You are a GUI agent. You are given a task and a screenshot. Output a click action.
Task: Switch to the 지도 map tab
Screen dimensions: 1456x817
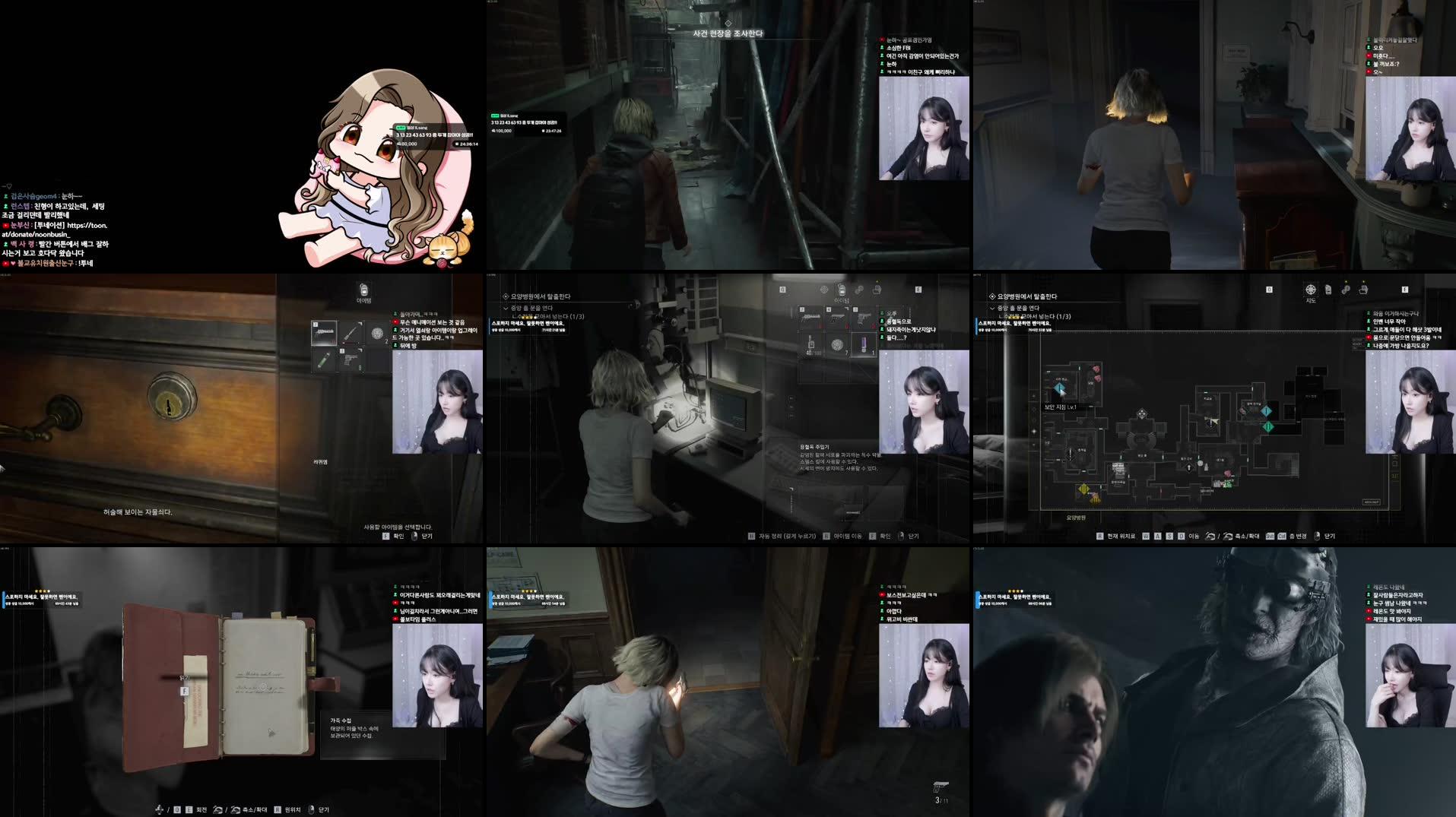1311,289
